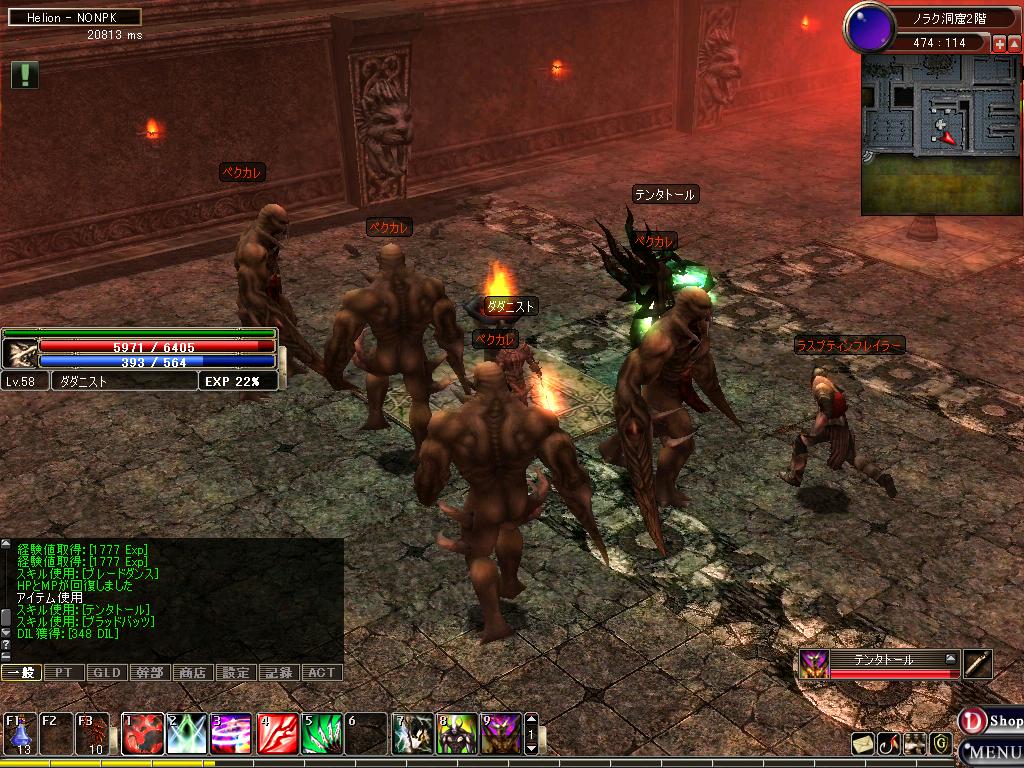
Task: Open the 設定 chat tab
Action: point(236,673)
